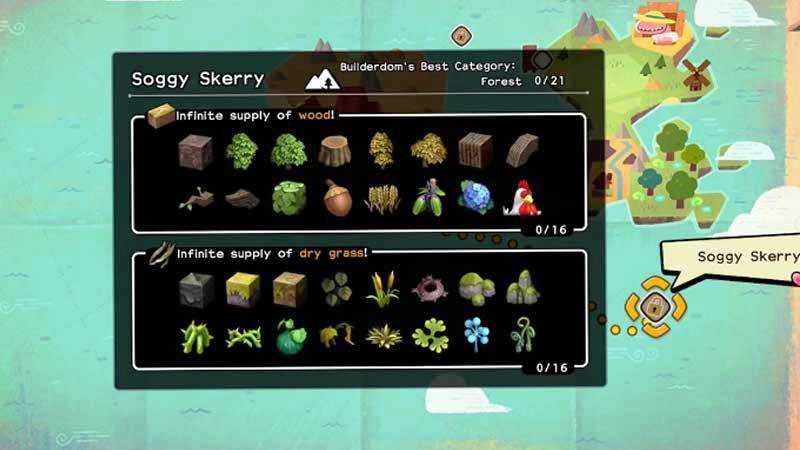The height and width of the screenshot is (450, 800).
Task: Choose the lily pad cluster icon
Action: pyautogui.click(x=289, y=197)
